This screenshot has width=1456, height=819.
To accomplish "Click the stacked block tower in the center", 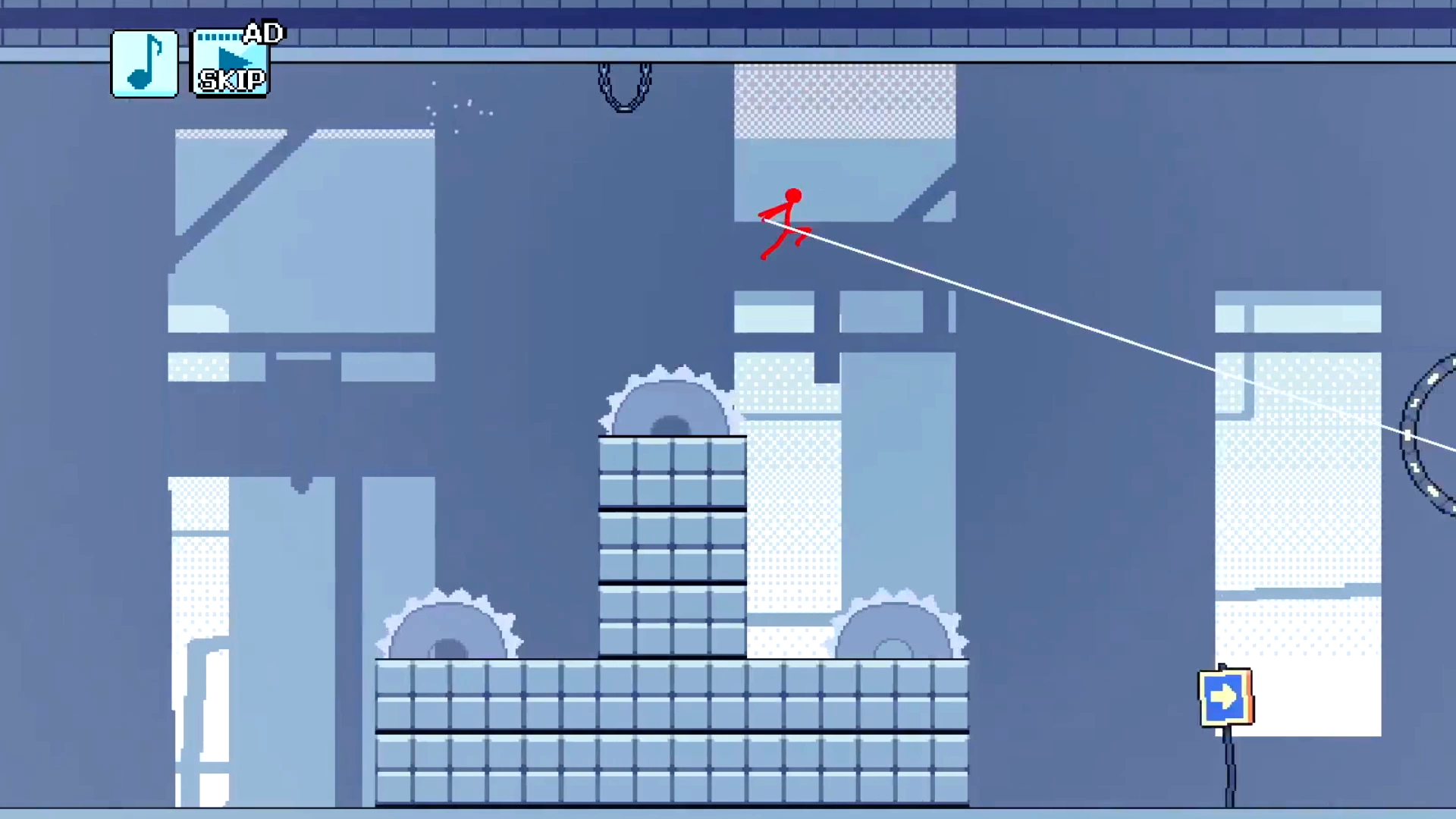I will pos(671,546).
